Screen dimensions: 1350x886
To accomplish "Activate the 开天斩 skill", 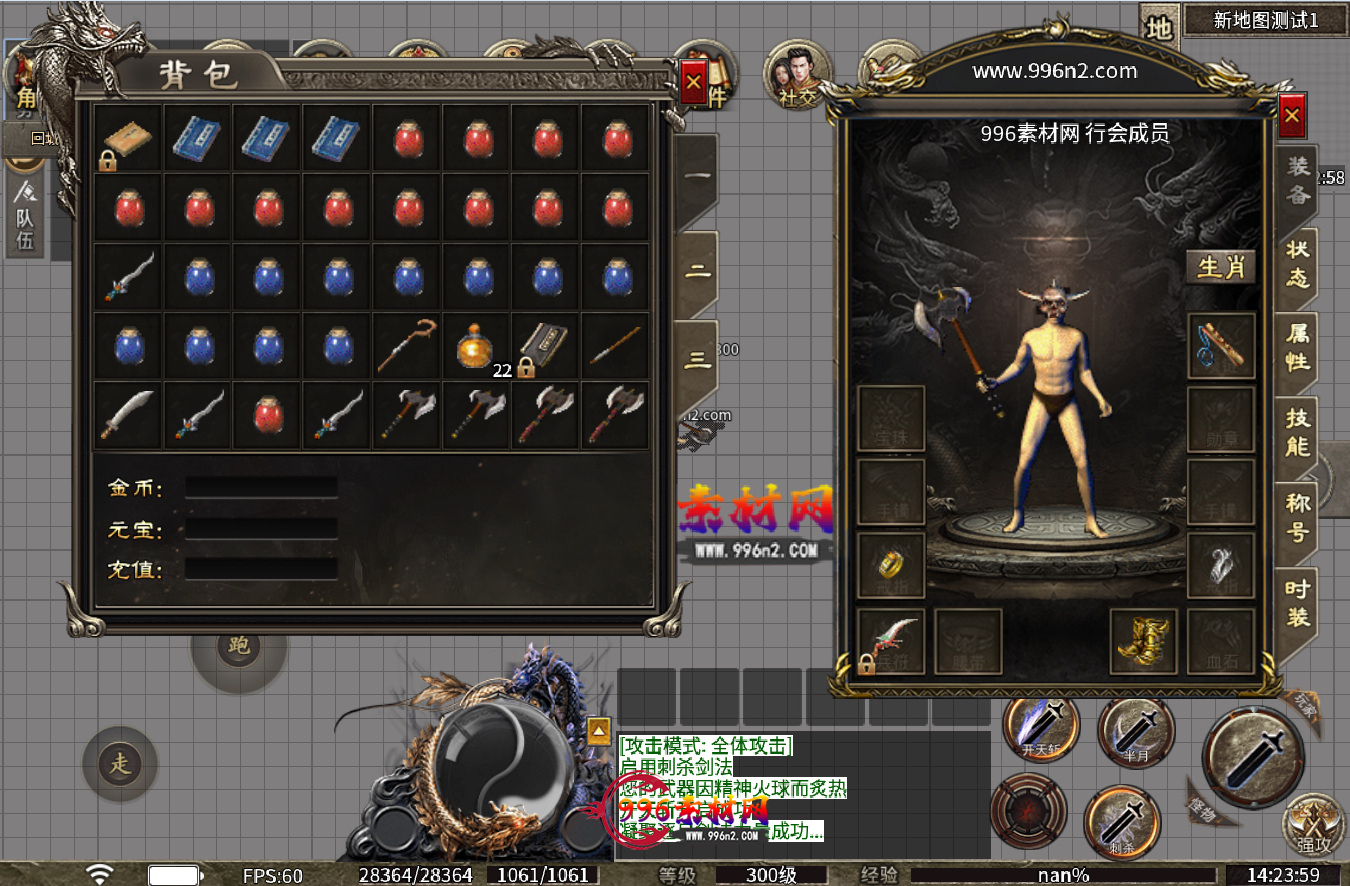I will (1041, 729).
